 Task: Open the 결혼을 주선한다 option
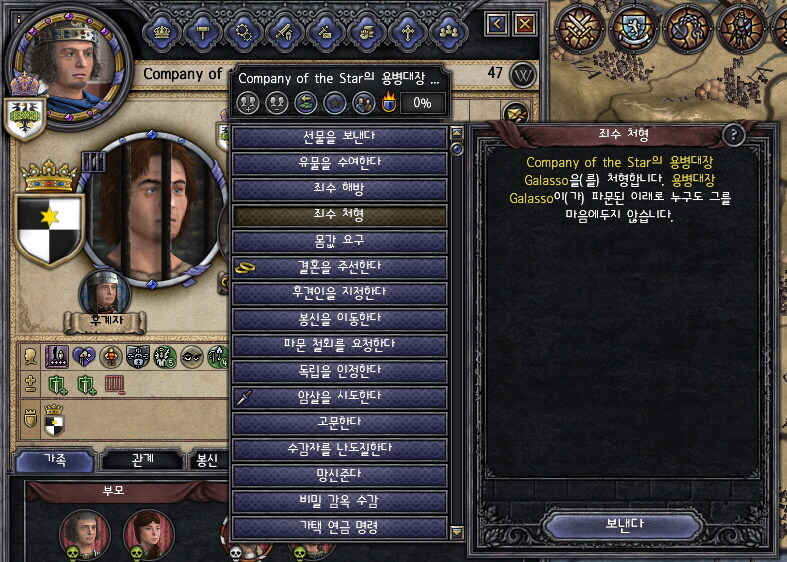339,267
